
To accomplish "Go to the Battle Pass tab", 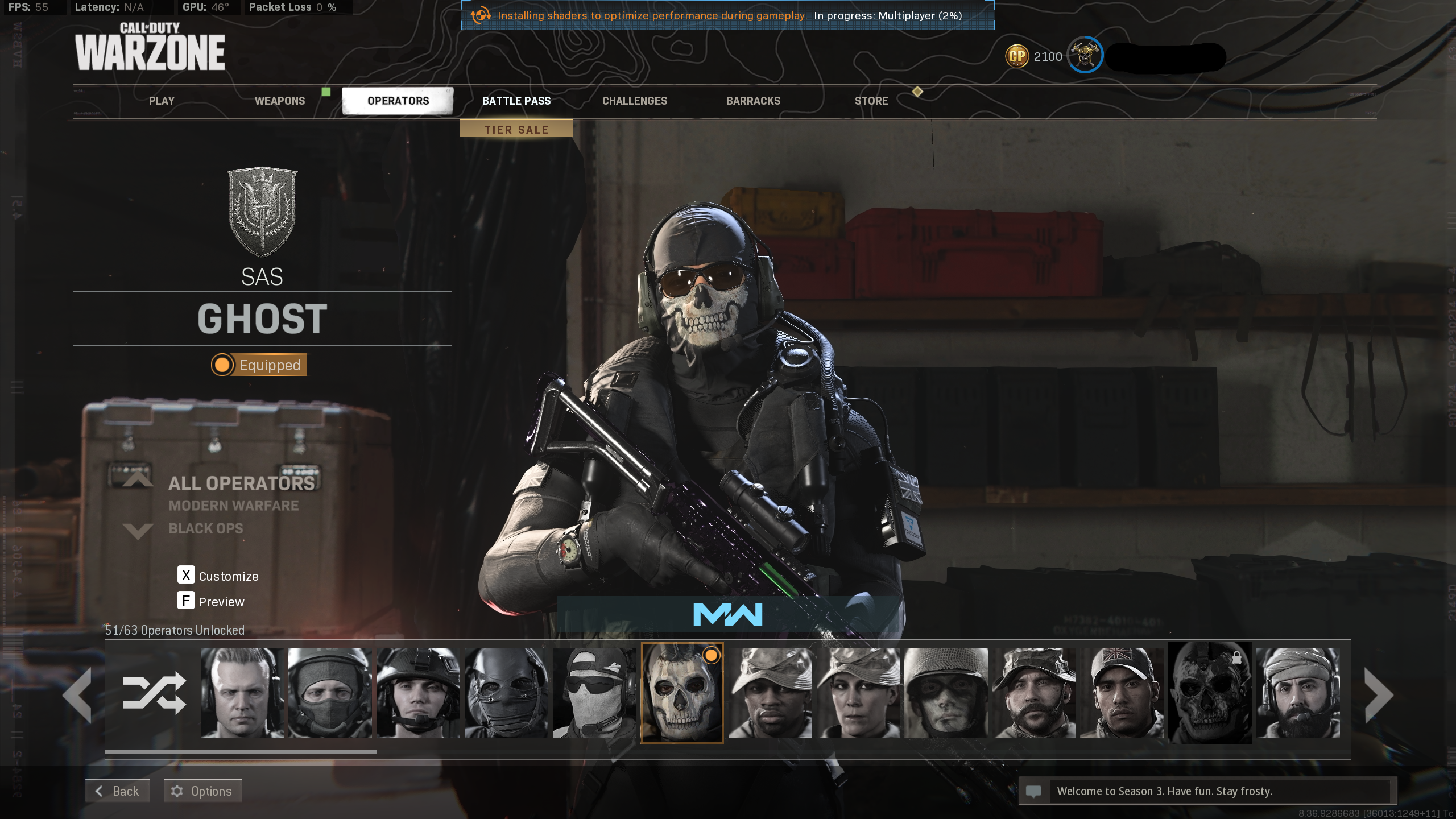I will pyautogui.click(x=516, y=101).
